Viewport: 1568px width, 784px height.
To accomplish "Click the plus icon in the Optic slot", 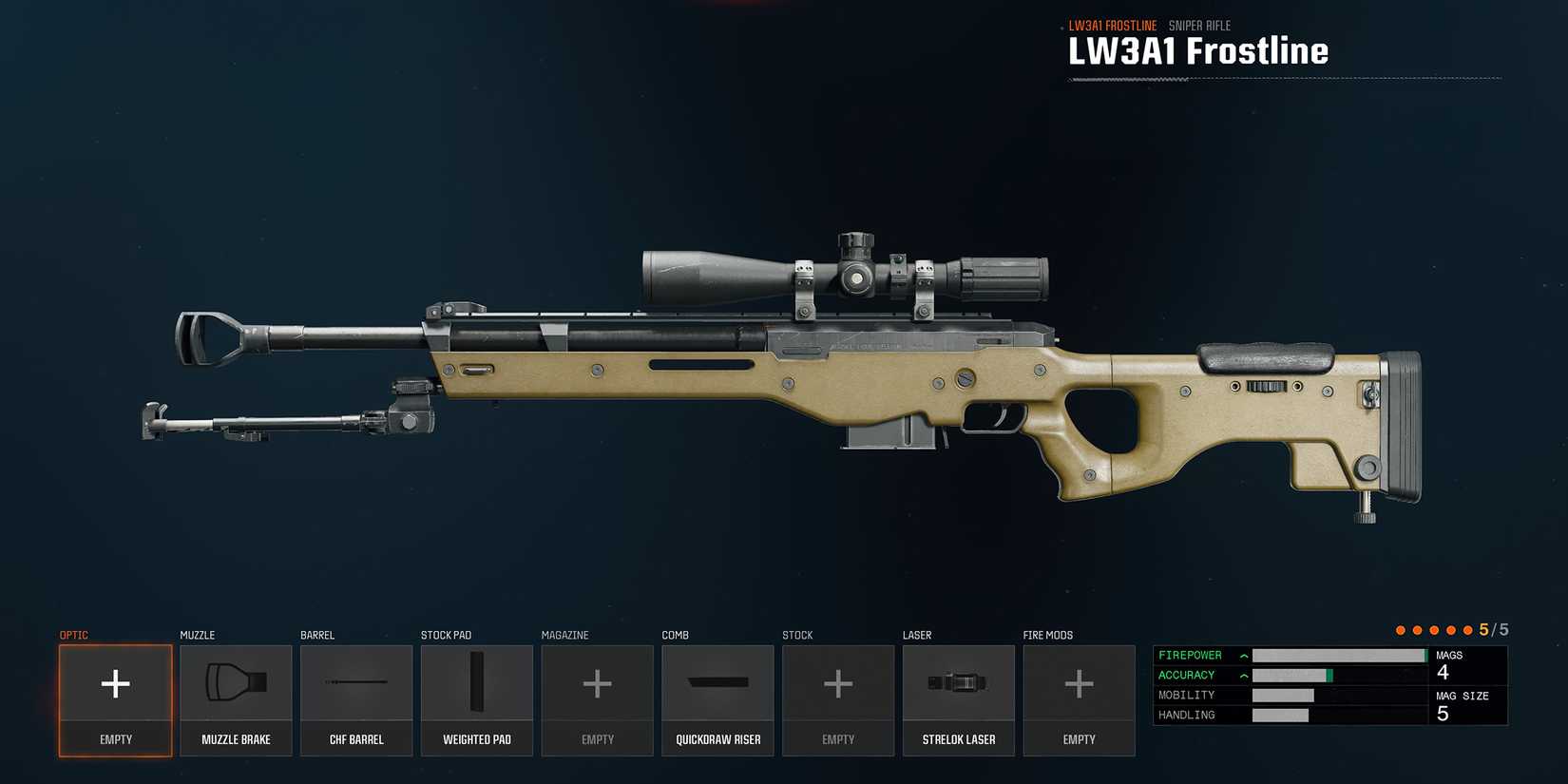I will pyautogui.click(x=115, y=682).
